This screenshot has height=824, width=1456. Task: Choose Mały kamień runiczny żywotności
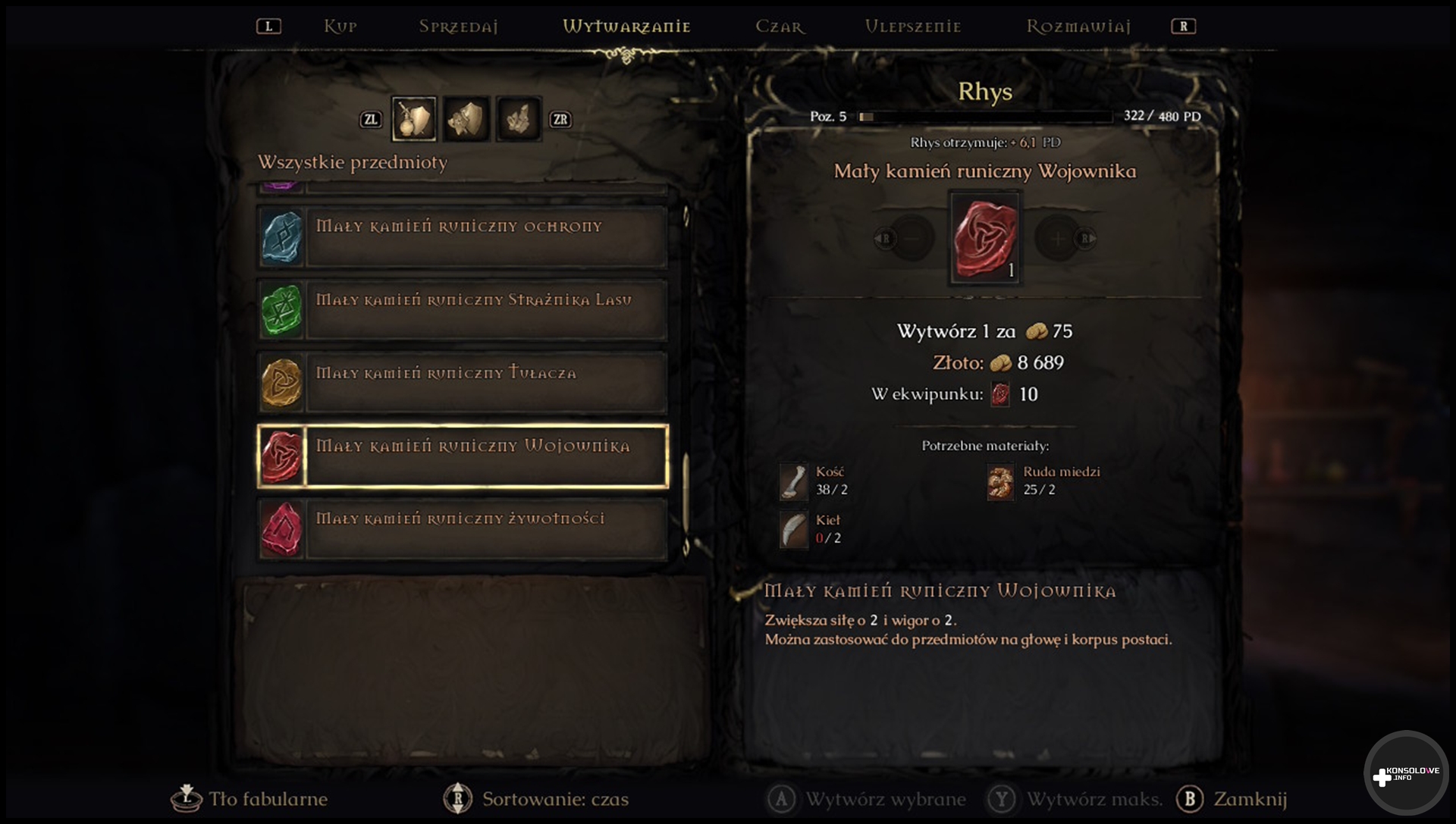pos(463,528)
